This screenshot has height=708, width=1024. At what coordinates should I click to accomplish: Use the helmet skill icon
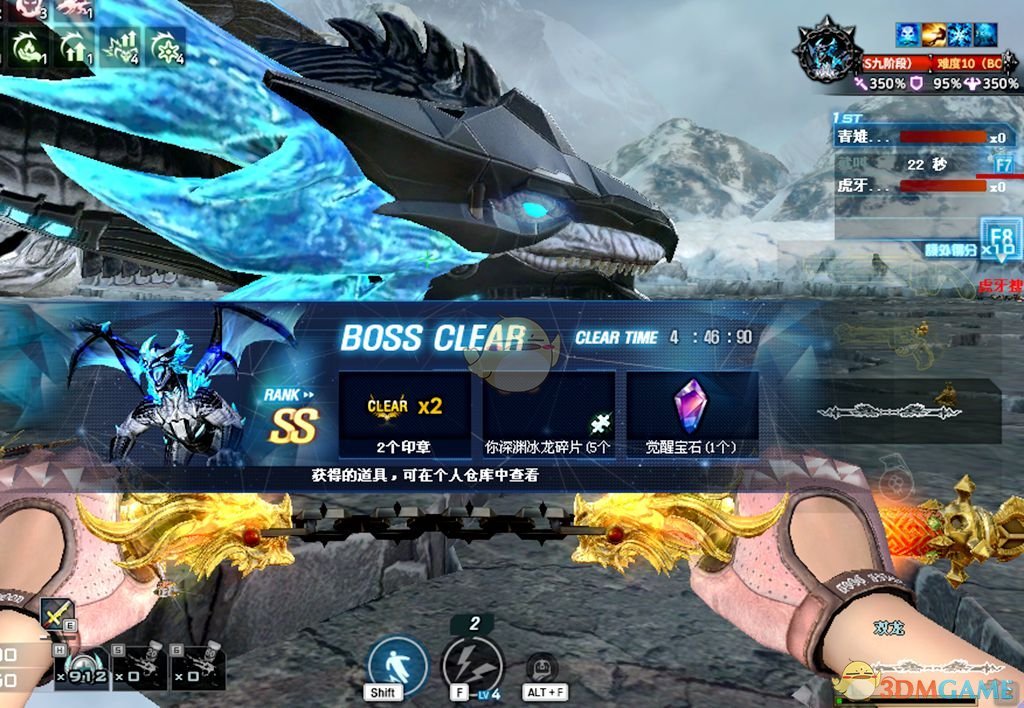click(541, 666)
